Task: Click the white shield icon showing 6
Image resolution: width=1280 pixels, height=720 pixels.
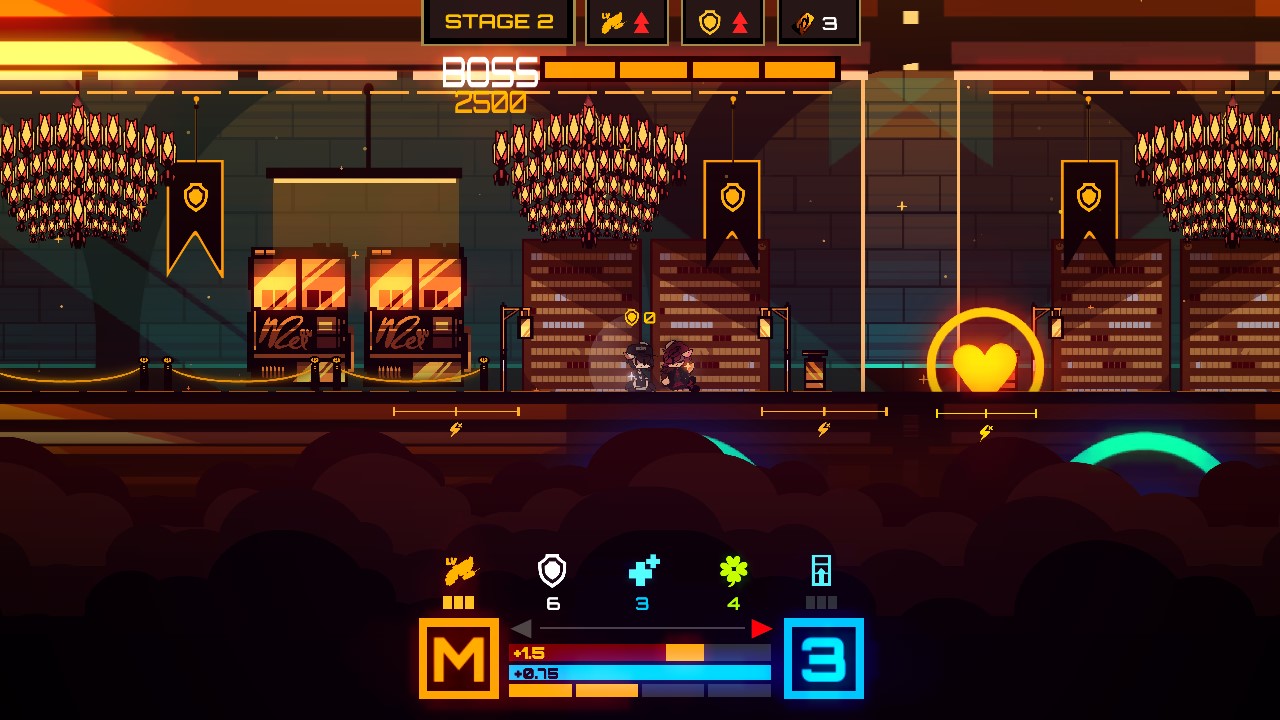Action: [x=550, y=572]
